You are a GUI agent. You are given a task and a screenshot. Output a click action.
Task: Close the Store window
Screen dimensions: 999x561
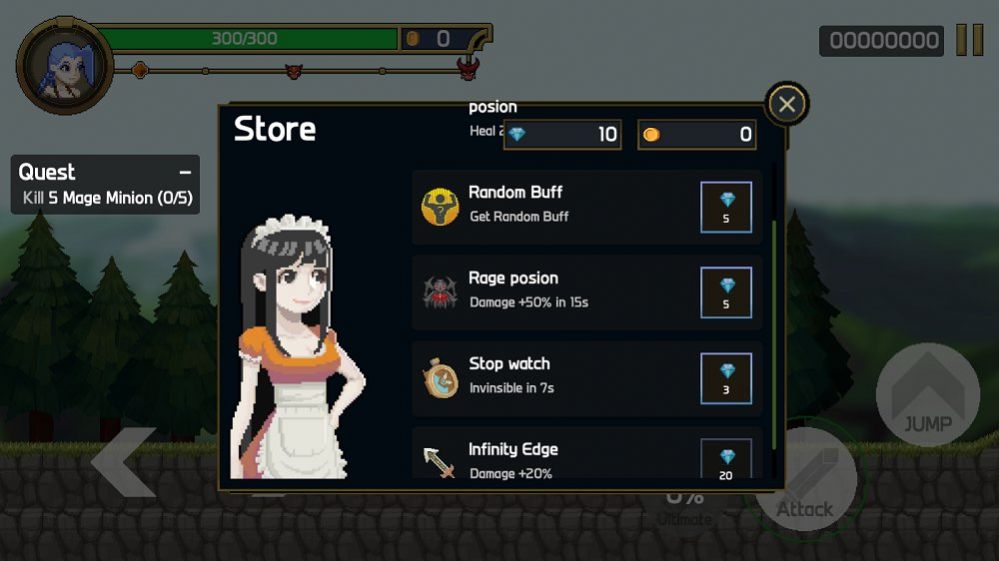coord(787,104)
